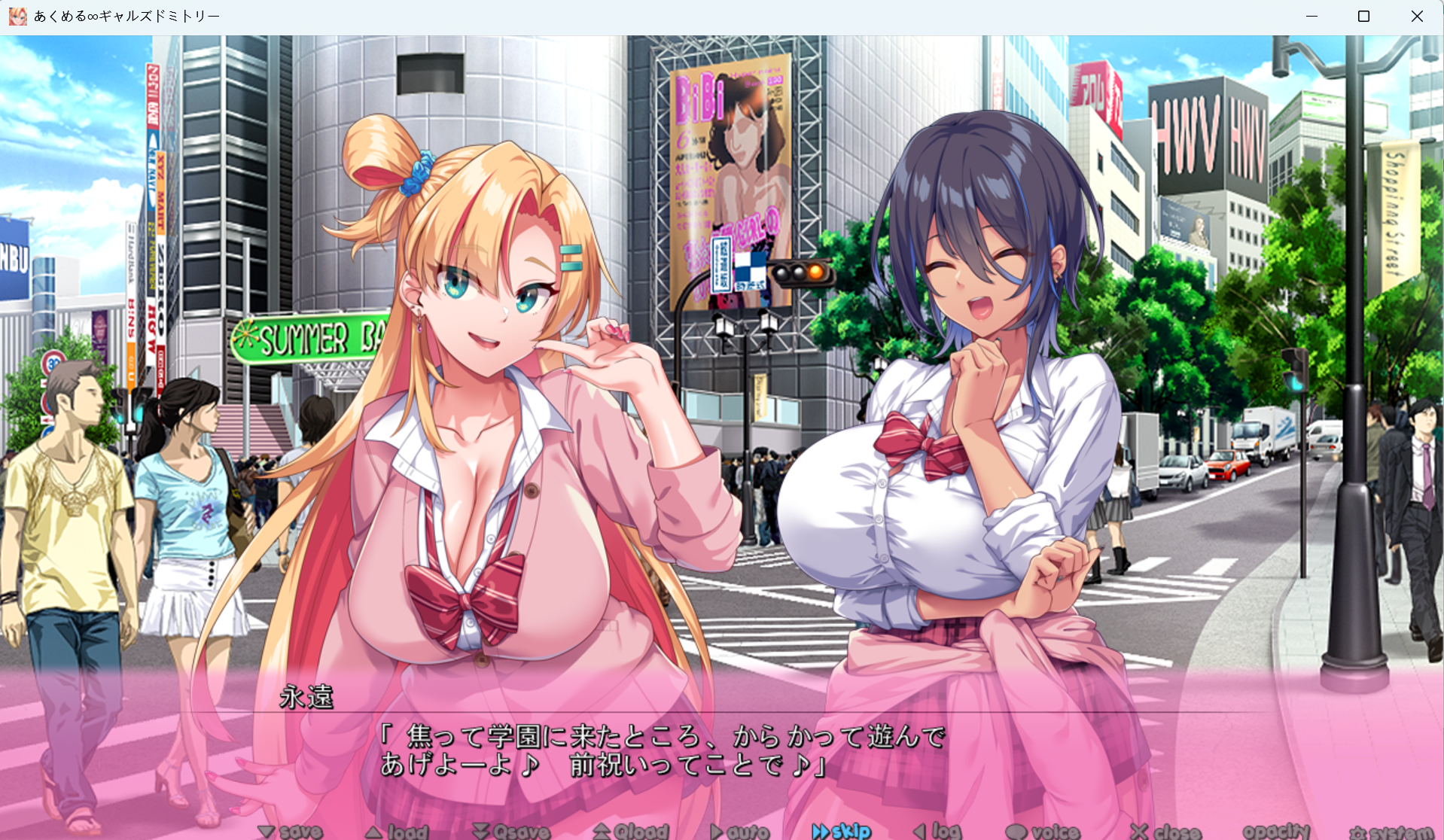
Task: Open the system settings menu
Action: coord(1389,831)
